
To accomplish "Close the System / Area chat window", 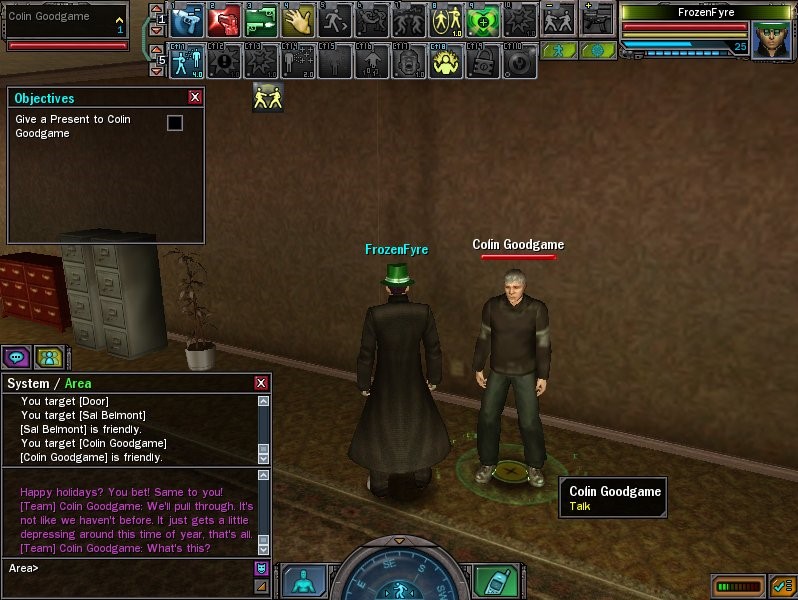I will pyautogui.click(x=262, y=383).
